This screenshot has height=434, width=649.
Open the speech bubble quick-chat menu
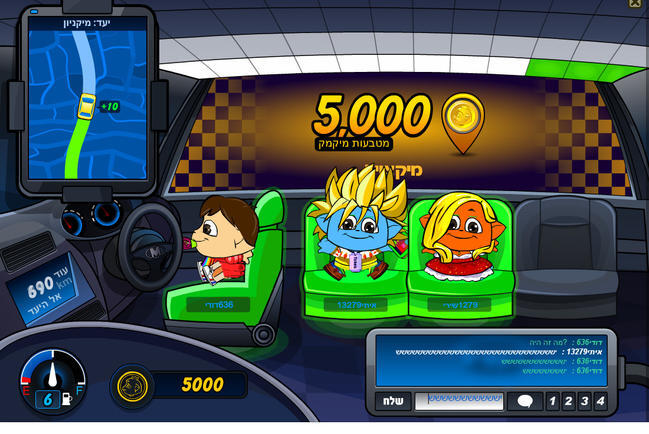525,401
